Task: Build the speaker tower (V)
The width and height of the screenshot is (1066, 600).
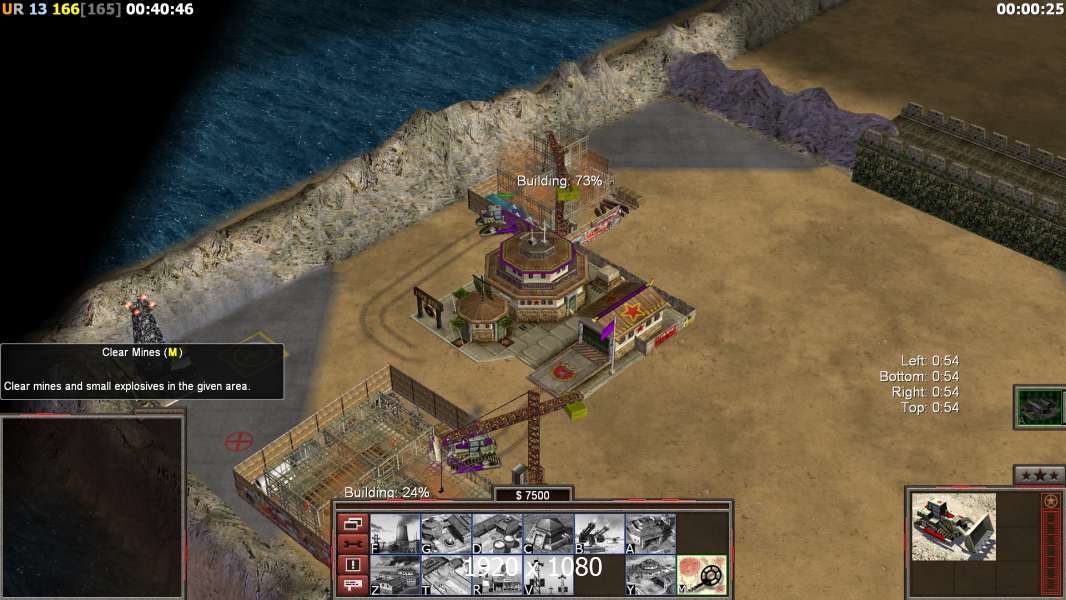Action: coord(548,575)
